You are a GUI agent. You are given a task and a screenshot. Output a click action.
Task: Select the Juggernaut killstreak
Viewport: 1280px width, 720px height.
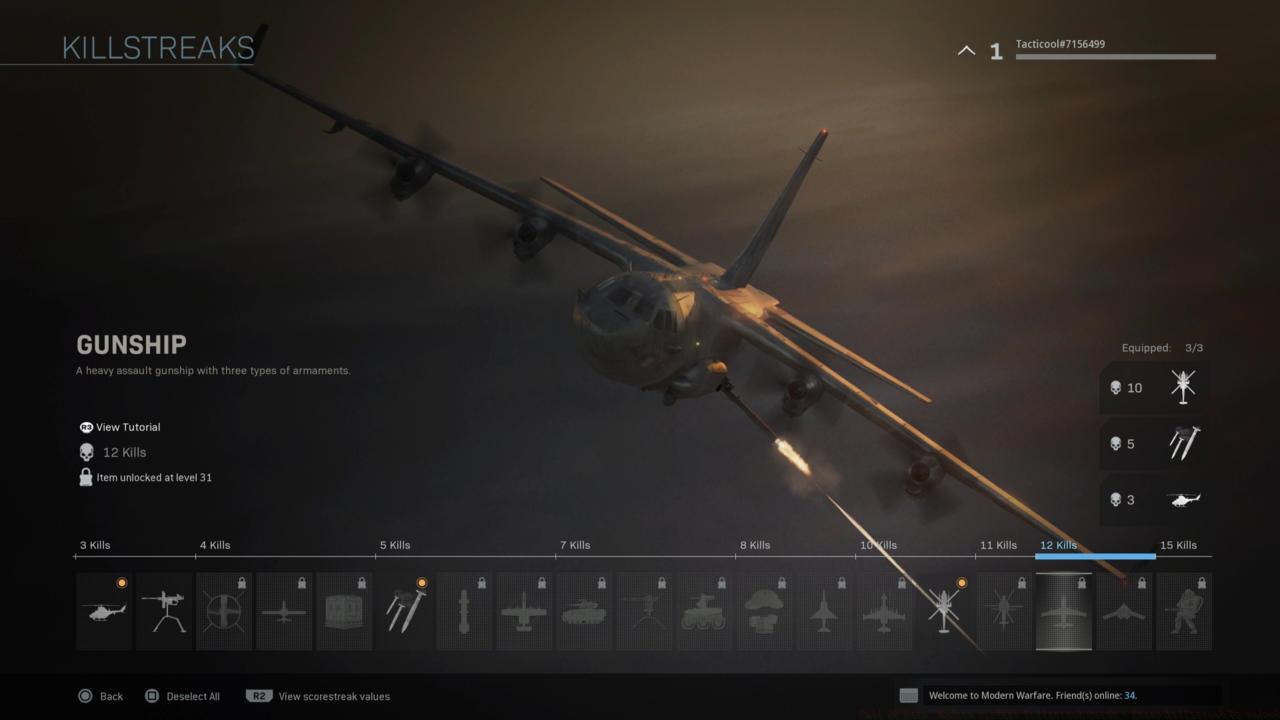click(1184, 611)
